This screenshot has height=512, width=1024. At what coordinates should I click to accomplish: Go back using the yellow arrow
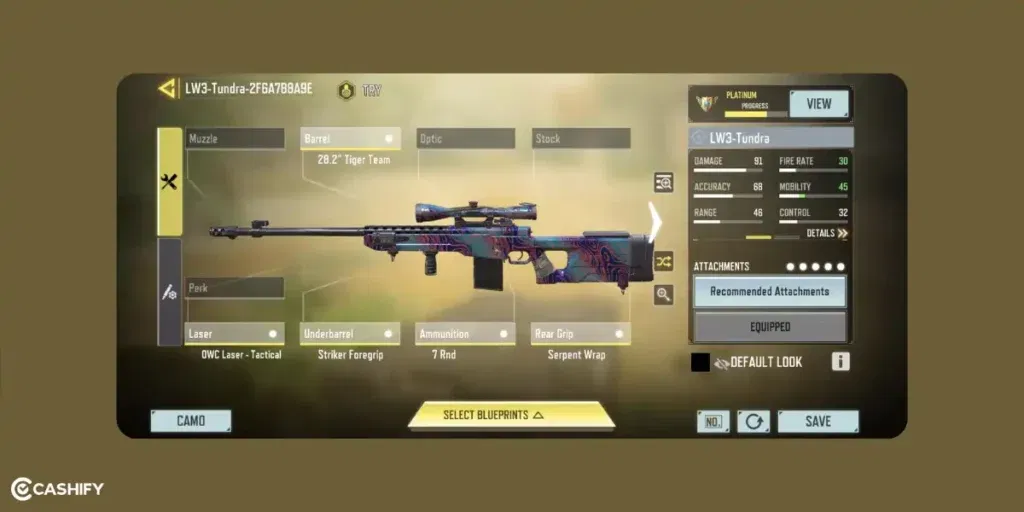[167, 89]
